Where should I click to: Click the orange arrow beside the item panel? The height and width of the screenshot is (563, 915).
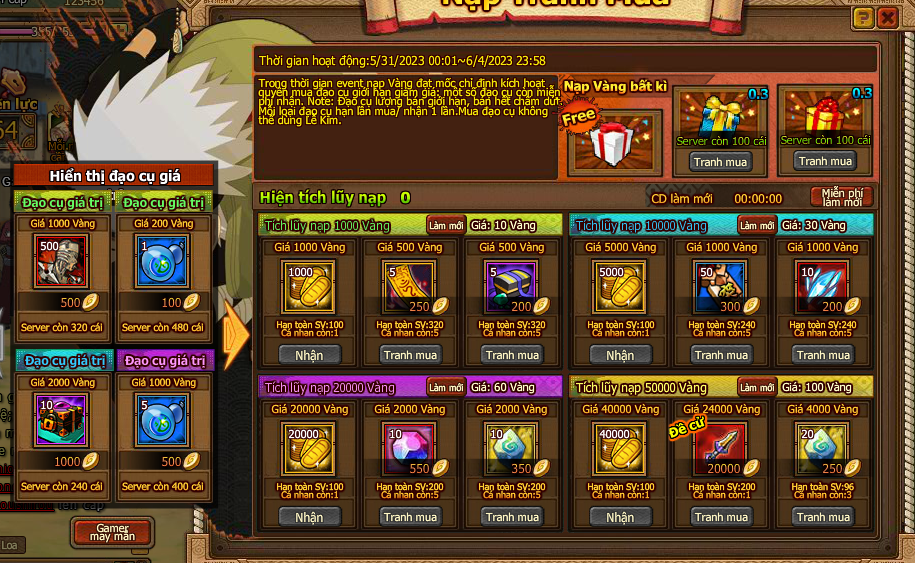237,334
